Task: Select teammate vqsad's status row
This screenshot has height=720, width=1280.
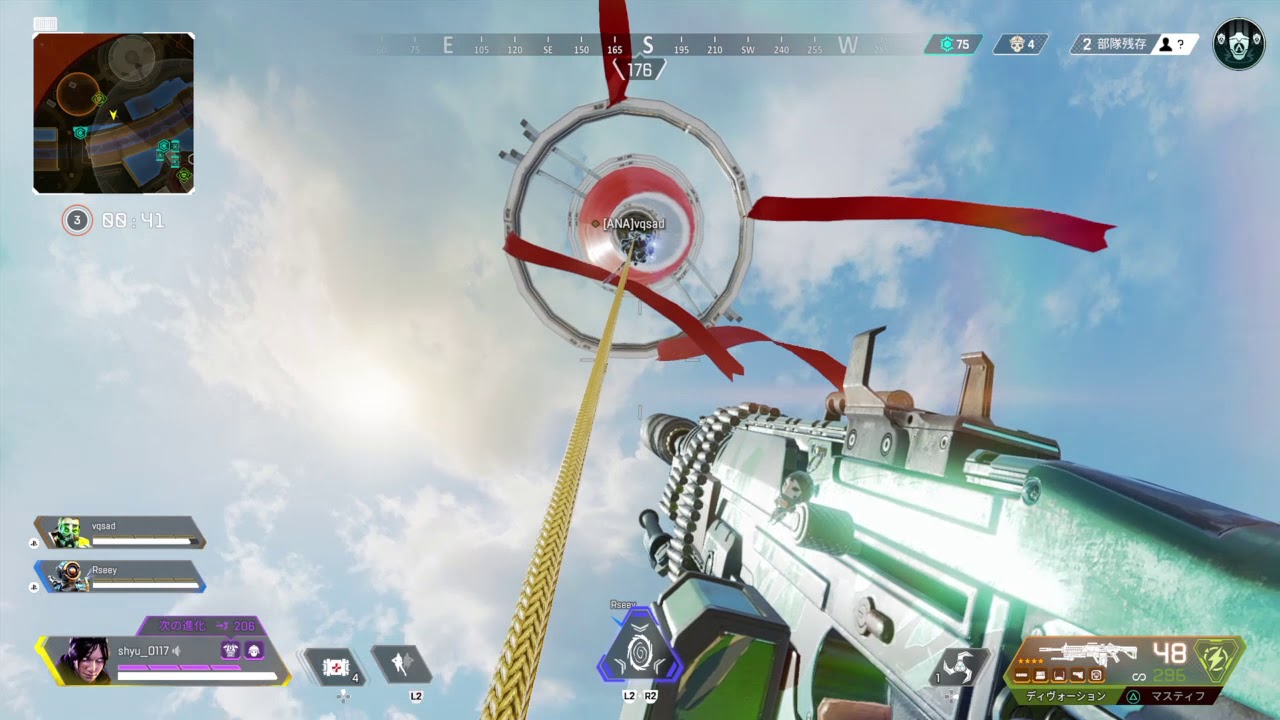Action: 120,533
